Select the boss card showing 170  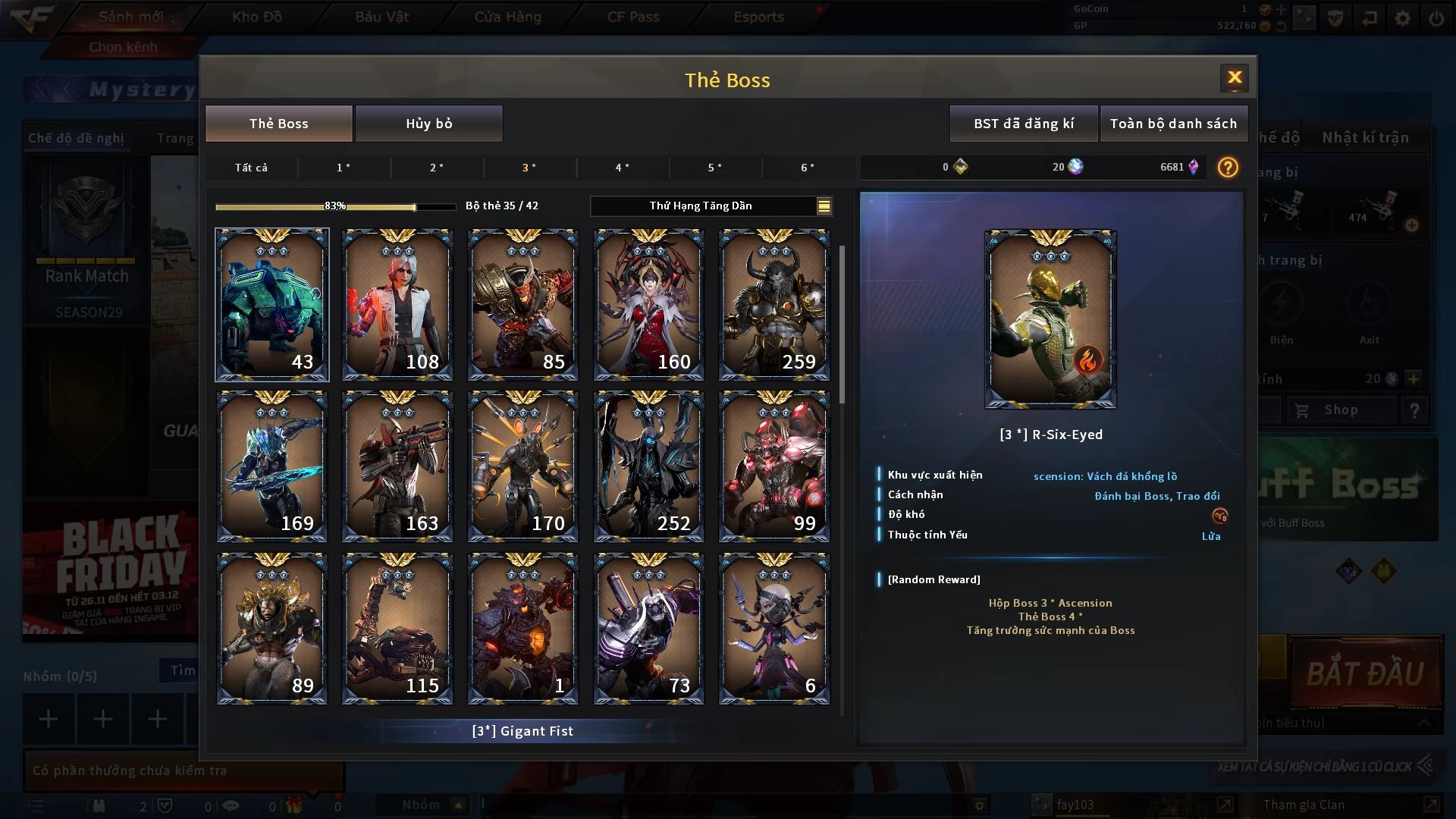pyautogui.click(x=523, y=466)
